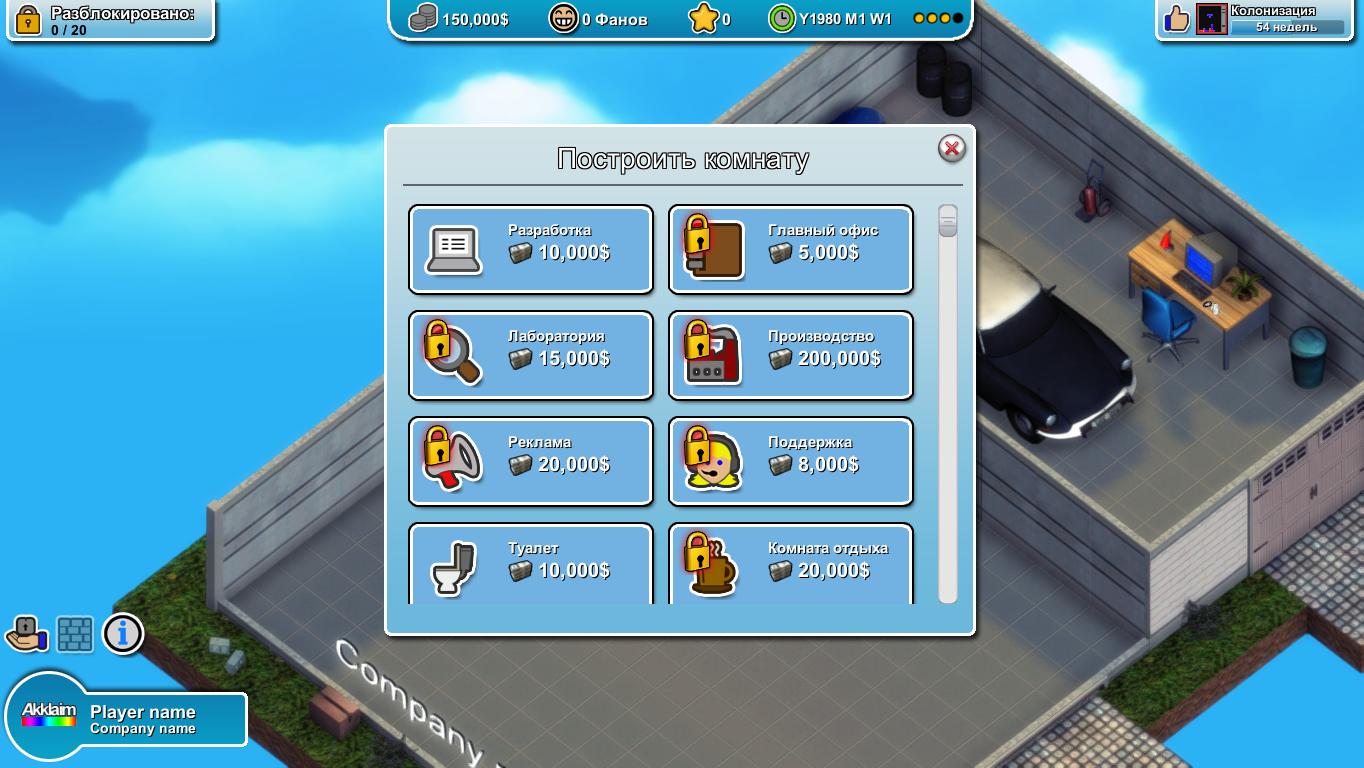Choose the locked Реклама room
Screen dimensions: 1364x768
pyautogui.click(x=531, y=462)
